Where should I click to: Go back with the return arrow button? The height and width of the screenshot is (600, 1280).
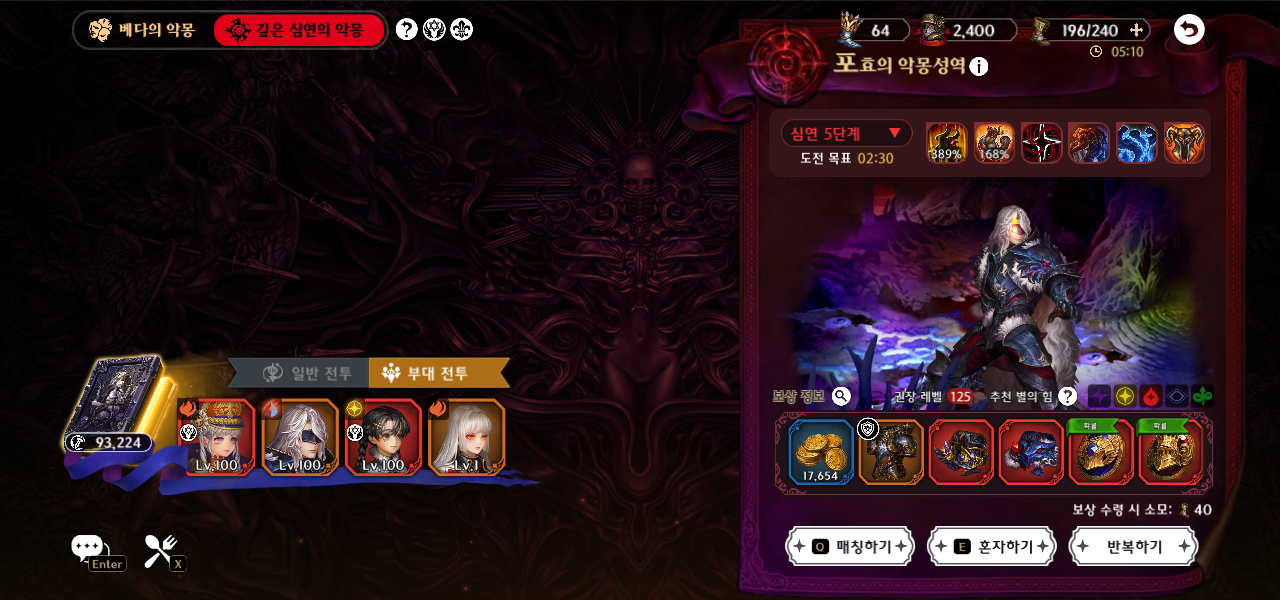[1189, 29]
